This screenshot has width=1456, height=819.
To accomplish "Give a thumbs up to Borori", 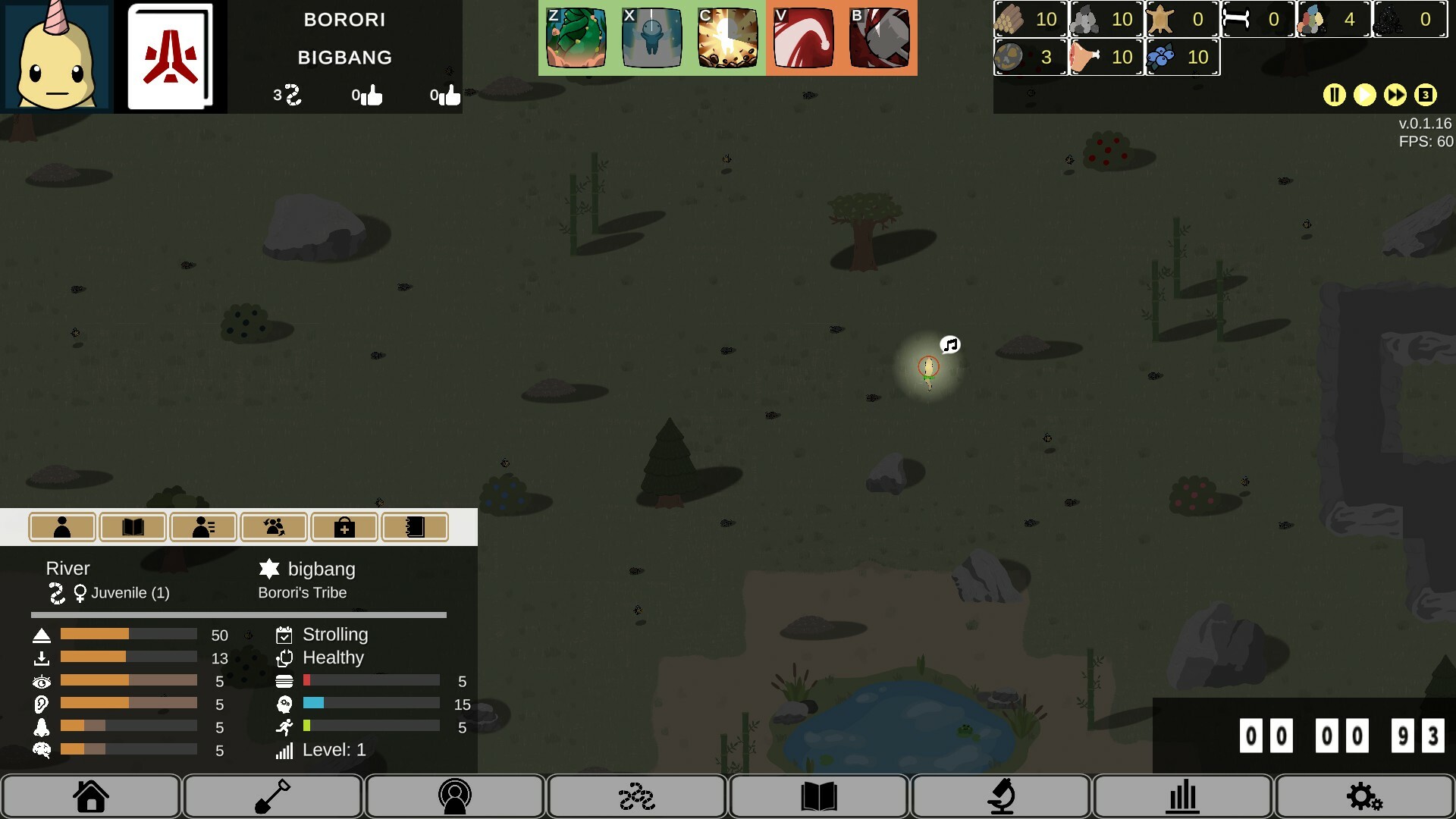I will (x=372, y=95).
